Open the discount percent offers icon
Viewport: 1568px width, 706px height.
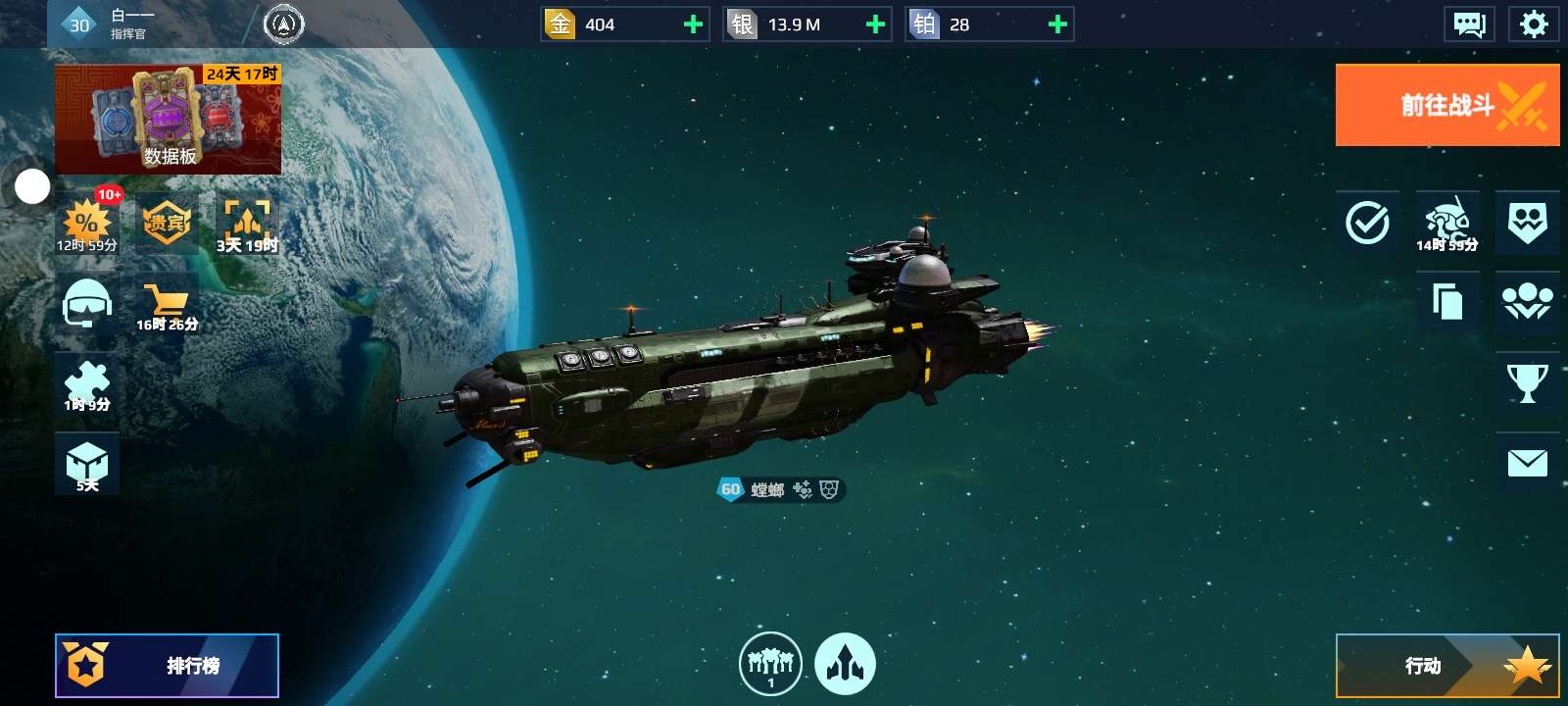click(87, 224)
